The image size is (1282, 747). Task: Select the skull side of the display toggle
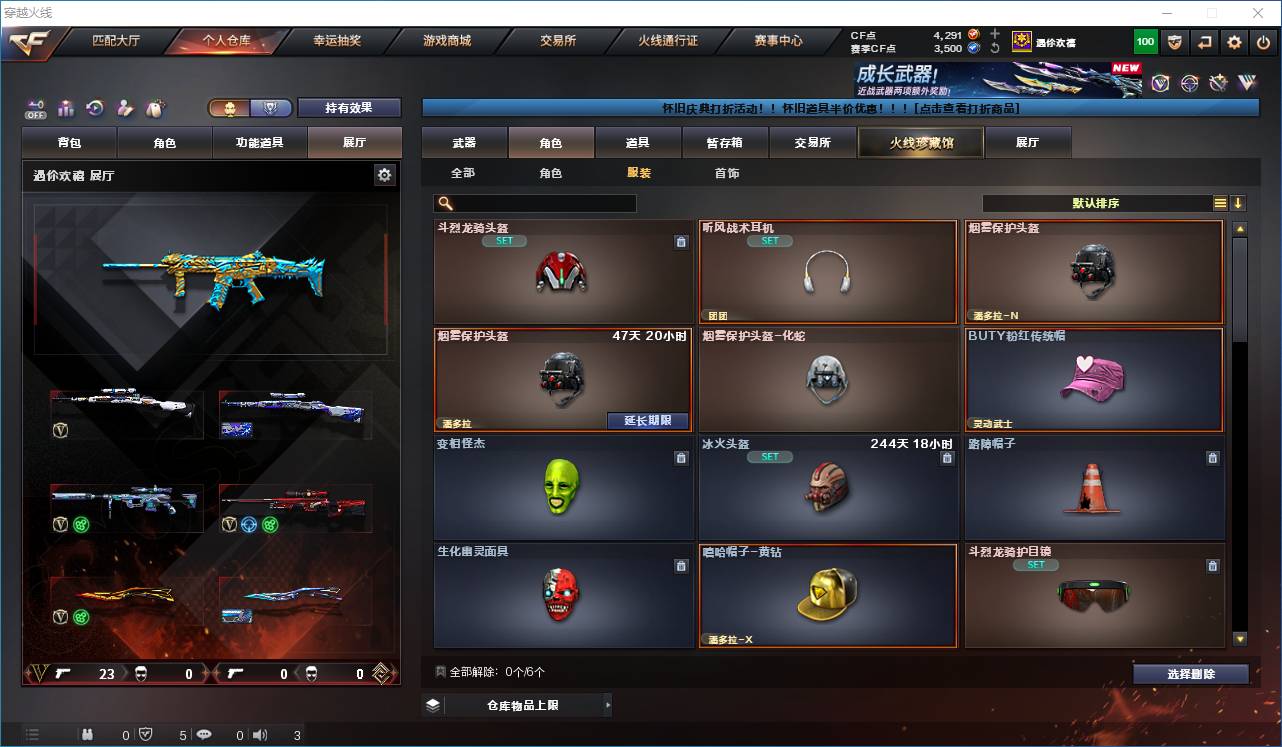tap(232, 108)
